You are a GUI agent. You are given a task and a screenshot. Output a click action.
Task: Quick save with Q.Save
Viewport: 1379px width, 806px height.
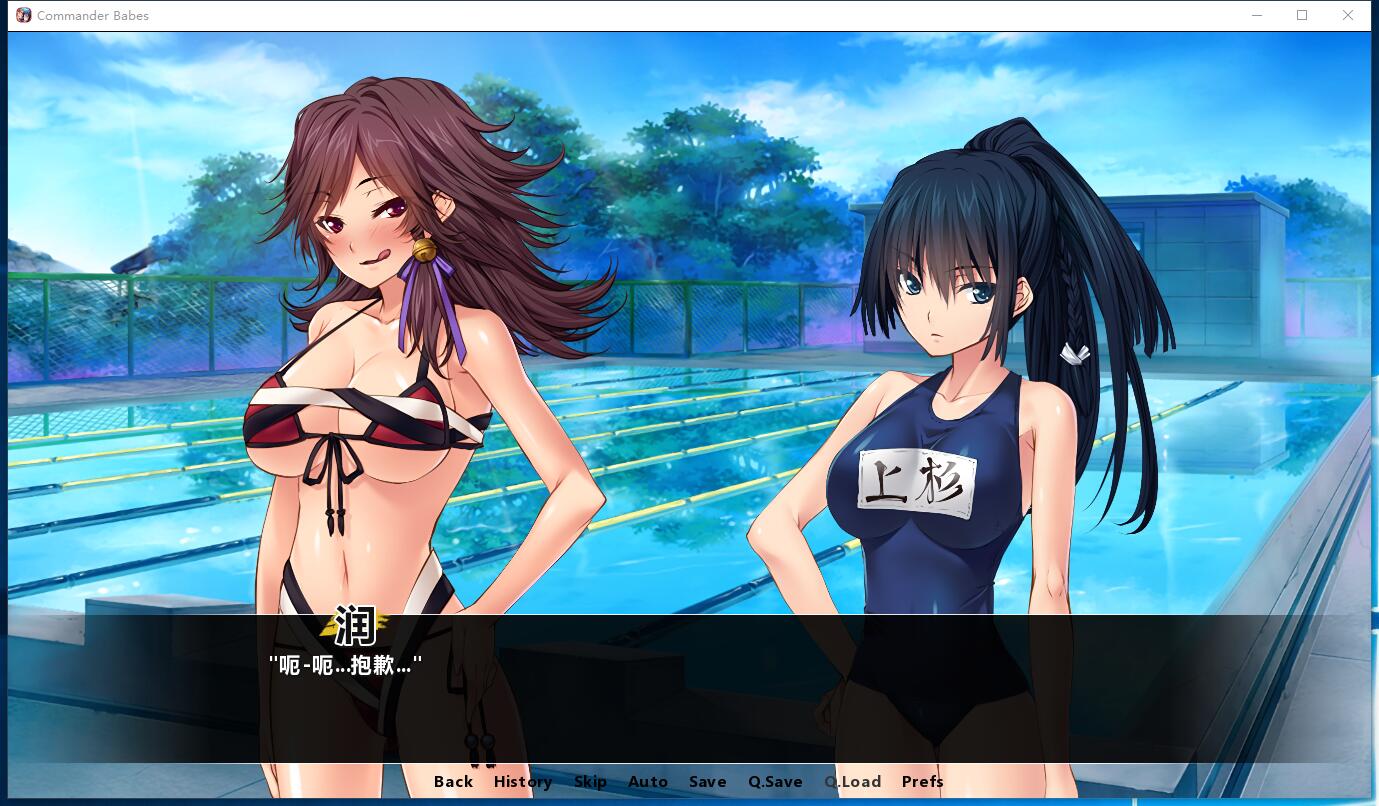[775, 782]
